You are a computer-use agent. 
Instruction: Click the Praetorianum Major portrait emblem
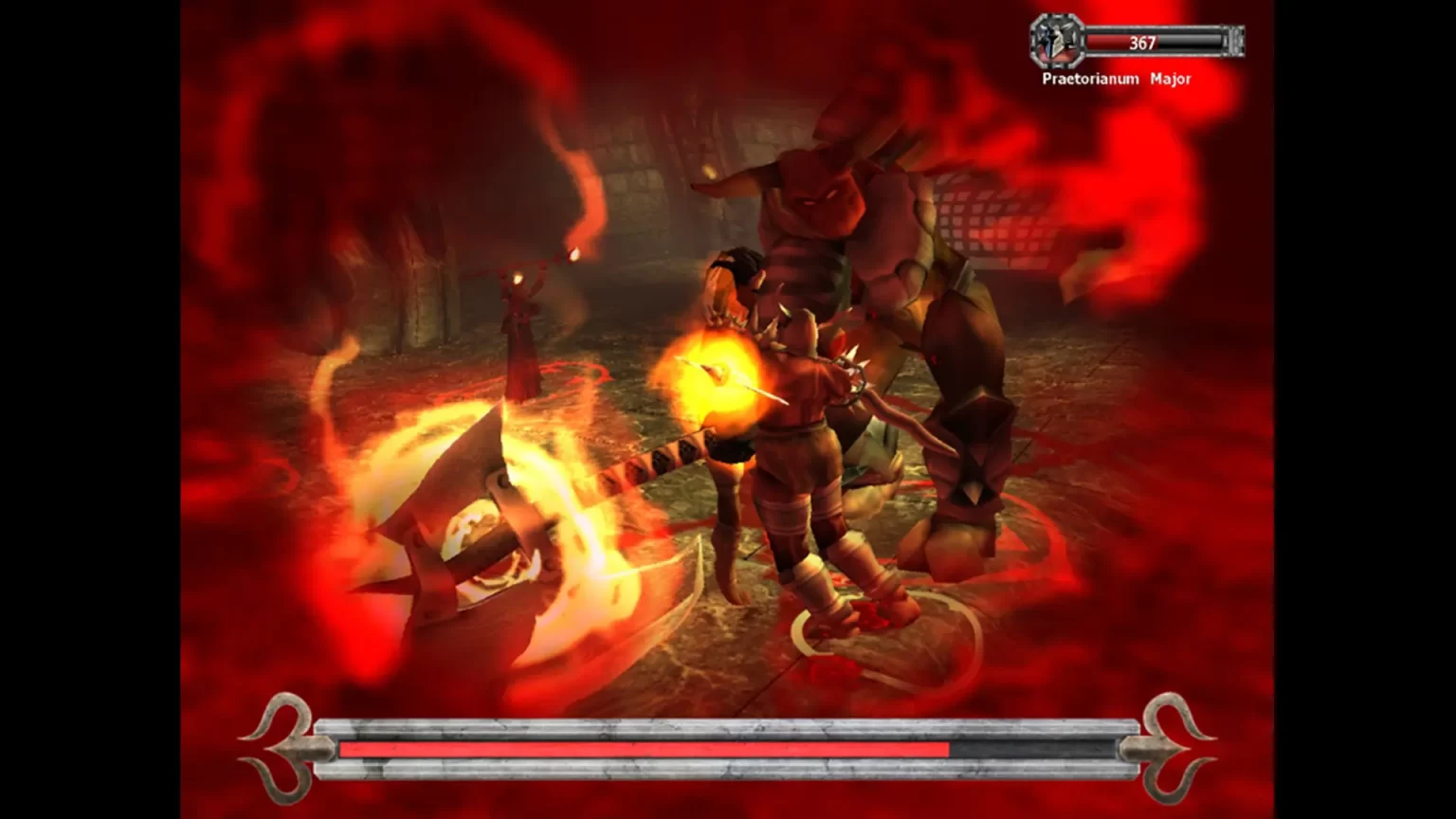(x=1057, y=42)
